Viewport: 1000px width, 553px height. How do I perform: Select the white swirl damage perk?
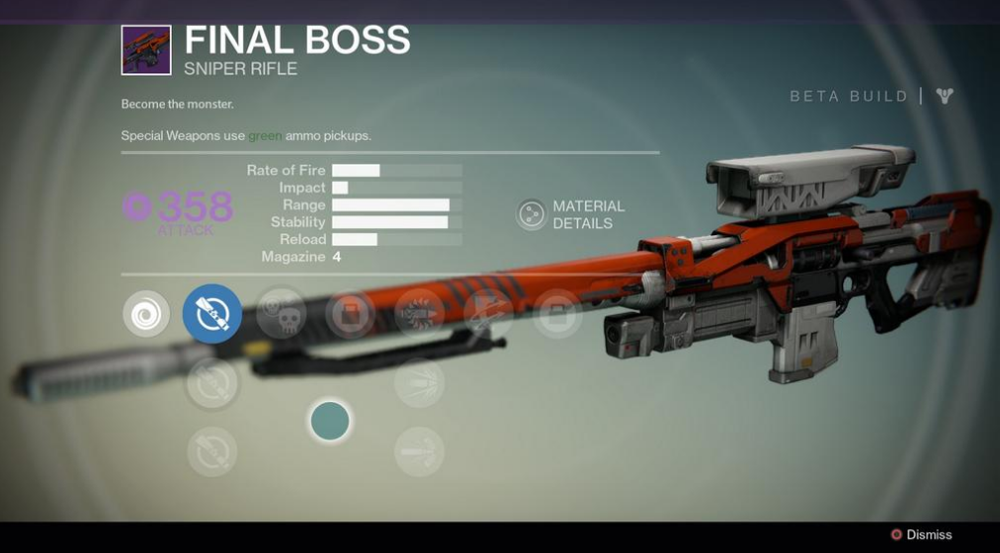[146, 313]
